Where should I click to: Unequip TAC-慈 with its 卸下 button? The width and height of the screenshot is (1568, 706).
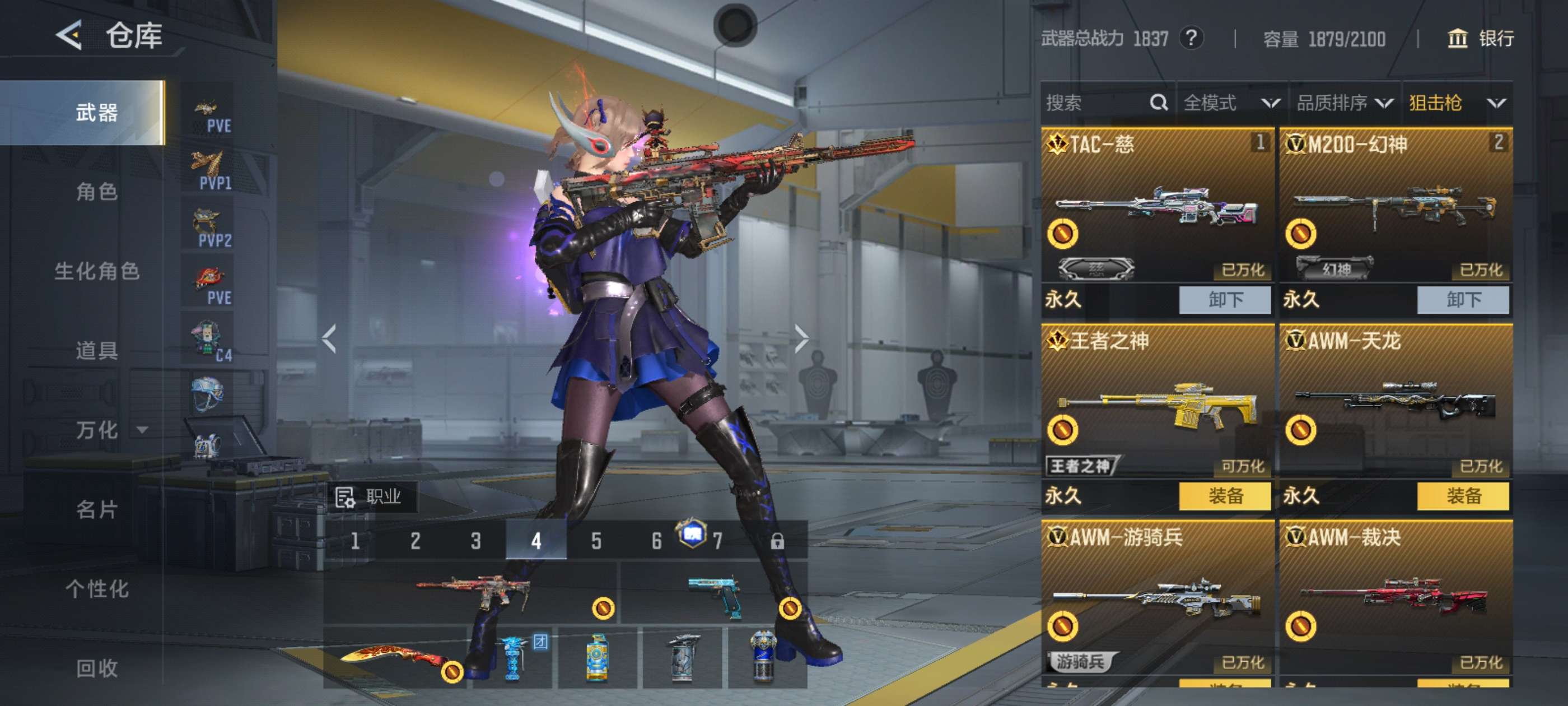tap(1225, 300)
